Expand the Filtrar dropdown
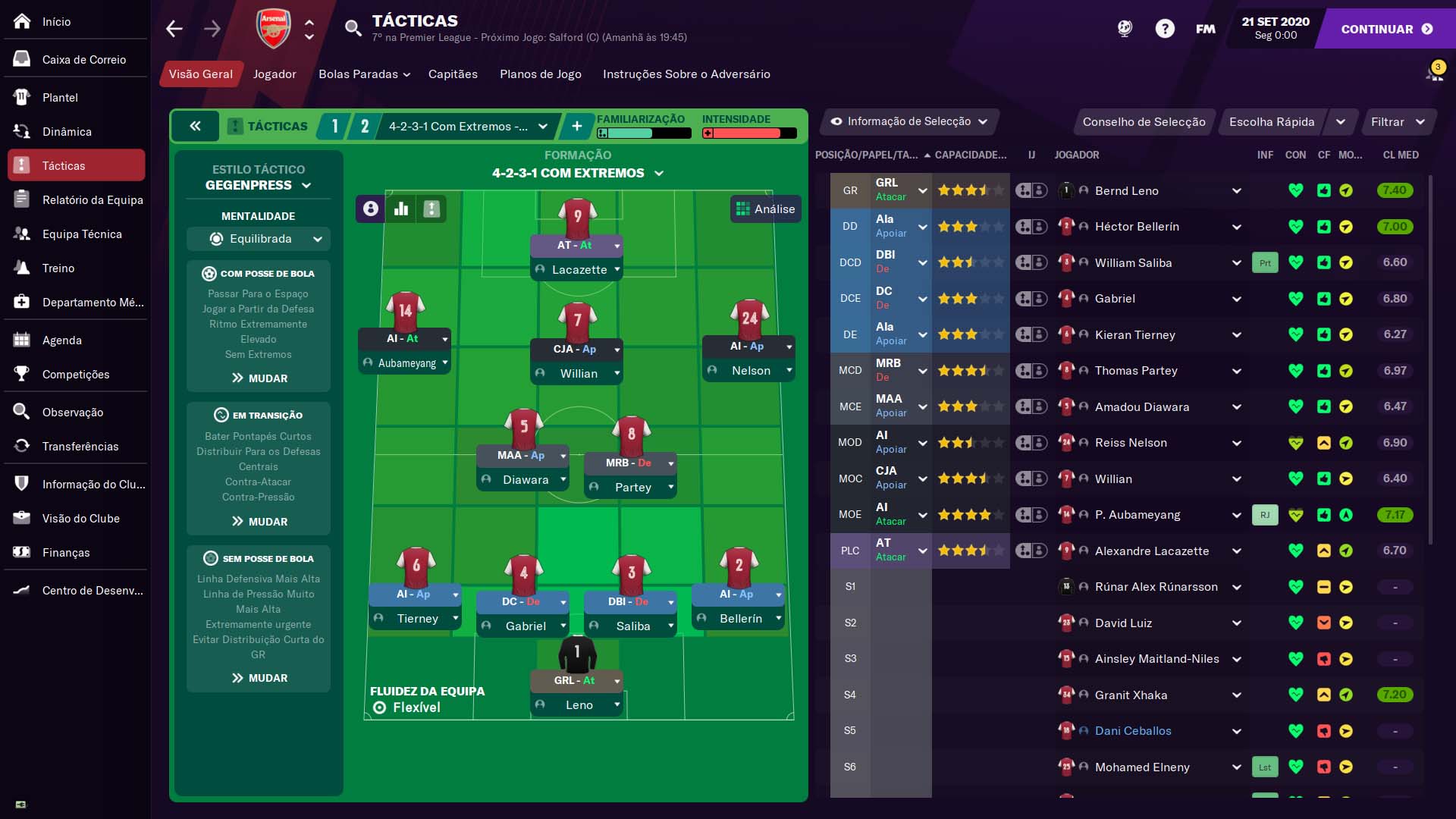1456x819 pixels. coord(1399,121)
